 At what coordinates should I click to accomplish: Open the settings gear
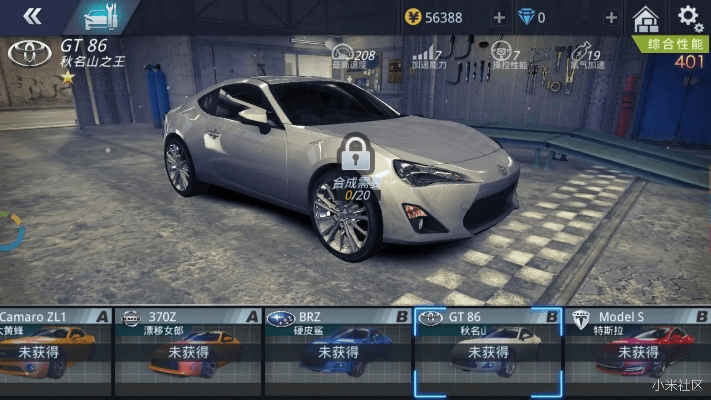click(690, 17)
